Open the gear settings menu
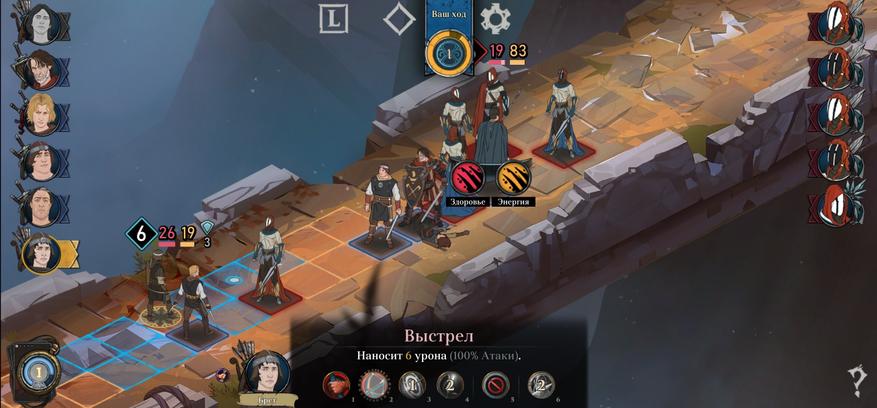The image size is (877, 408). tap(495, 19)
